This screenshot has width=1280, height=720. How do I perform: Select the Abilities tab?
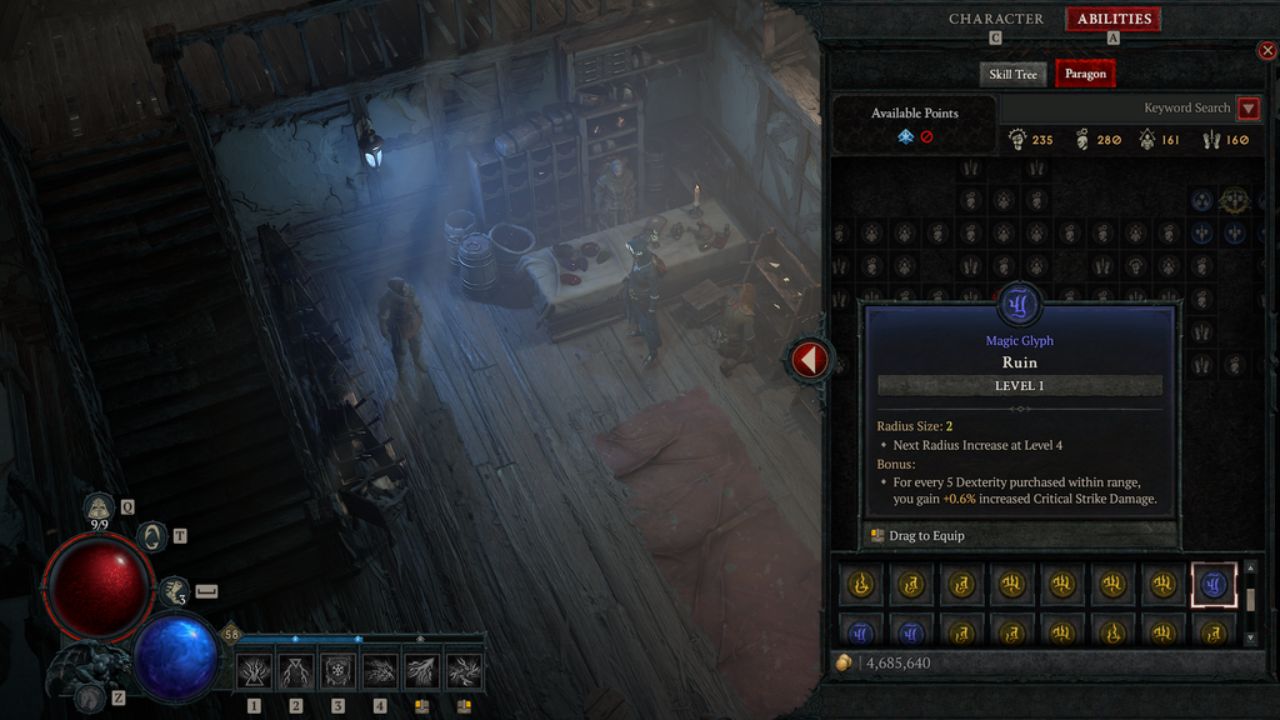point(1113,19)
